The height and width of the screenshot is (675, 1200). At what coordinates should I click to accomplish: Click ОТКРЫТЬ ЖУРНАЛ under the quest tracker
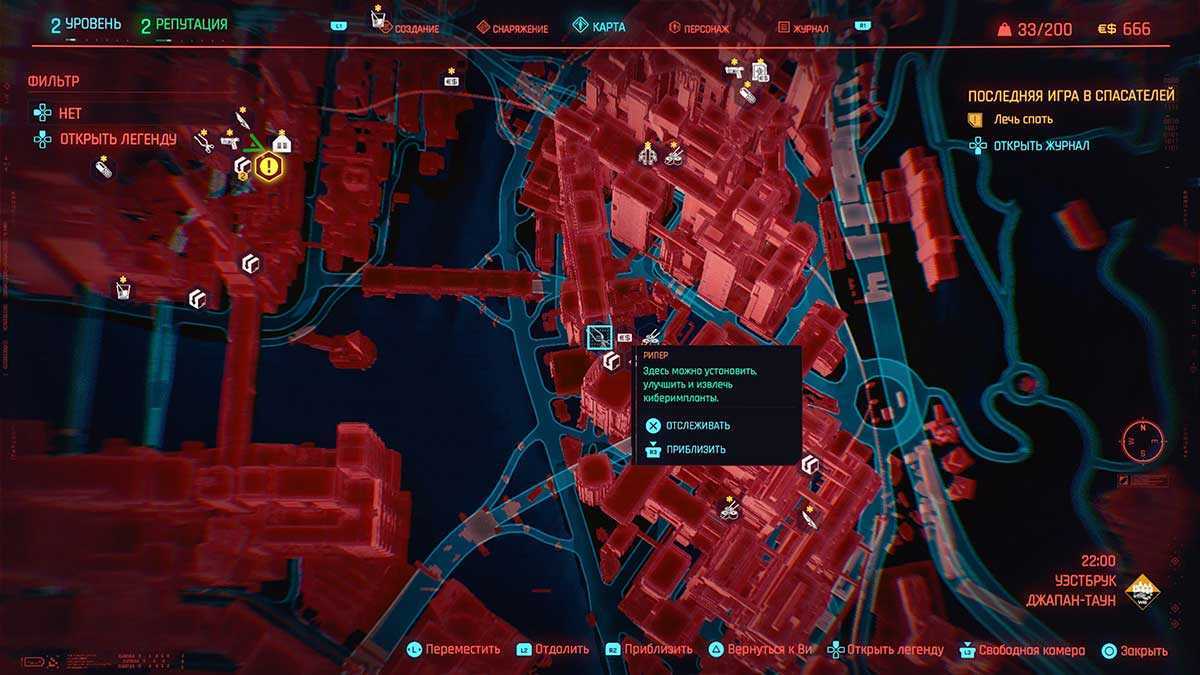(1040, 146)
